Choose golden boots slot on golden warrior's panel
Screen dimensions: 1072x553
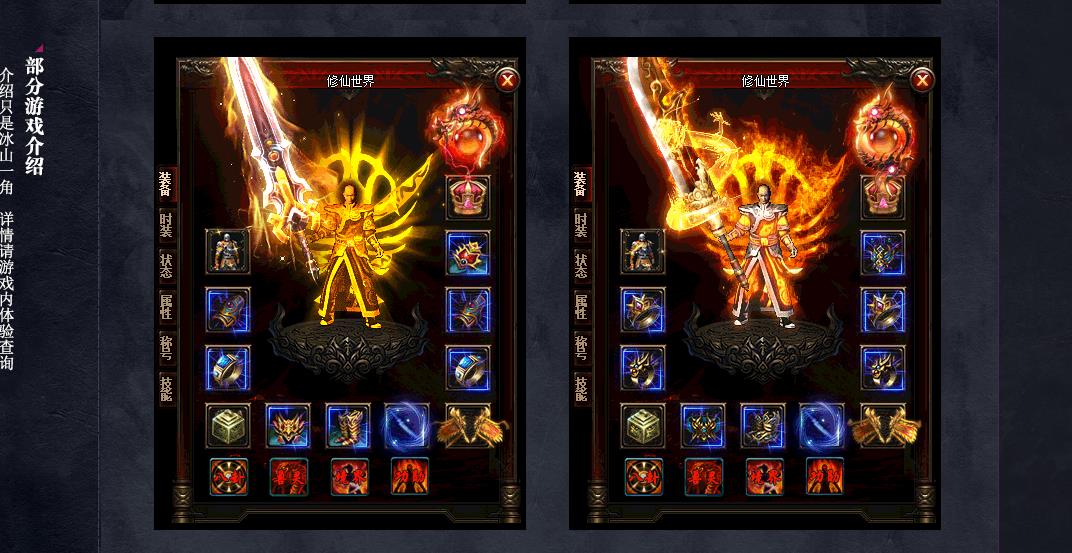click(x=348, y=426)
